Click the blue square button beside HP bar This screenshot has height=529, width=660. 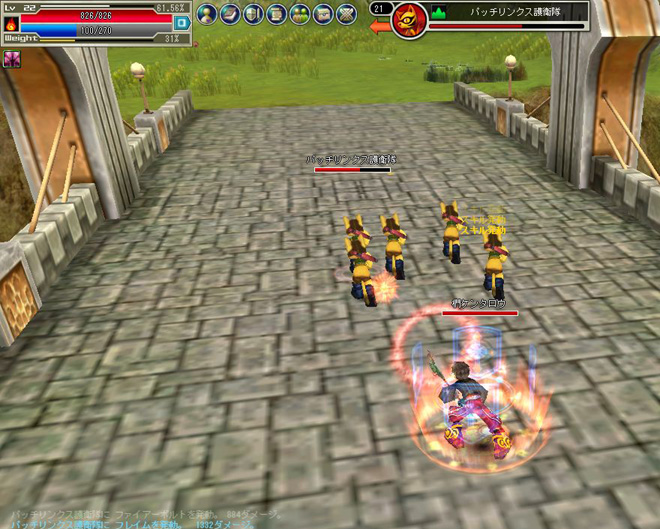(x=181, y=22)
